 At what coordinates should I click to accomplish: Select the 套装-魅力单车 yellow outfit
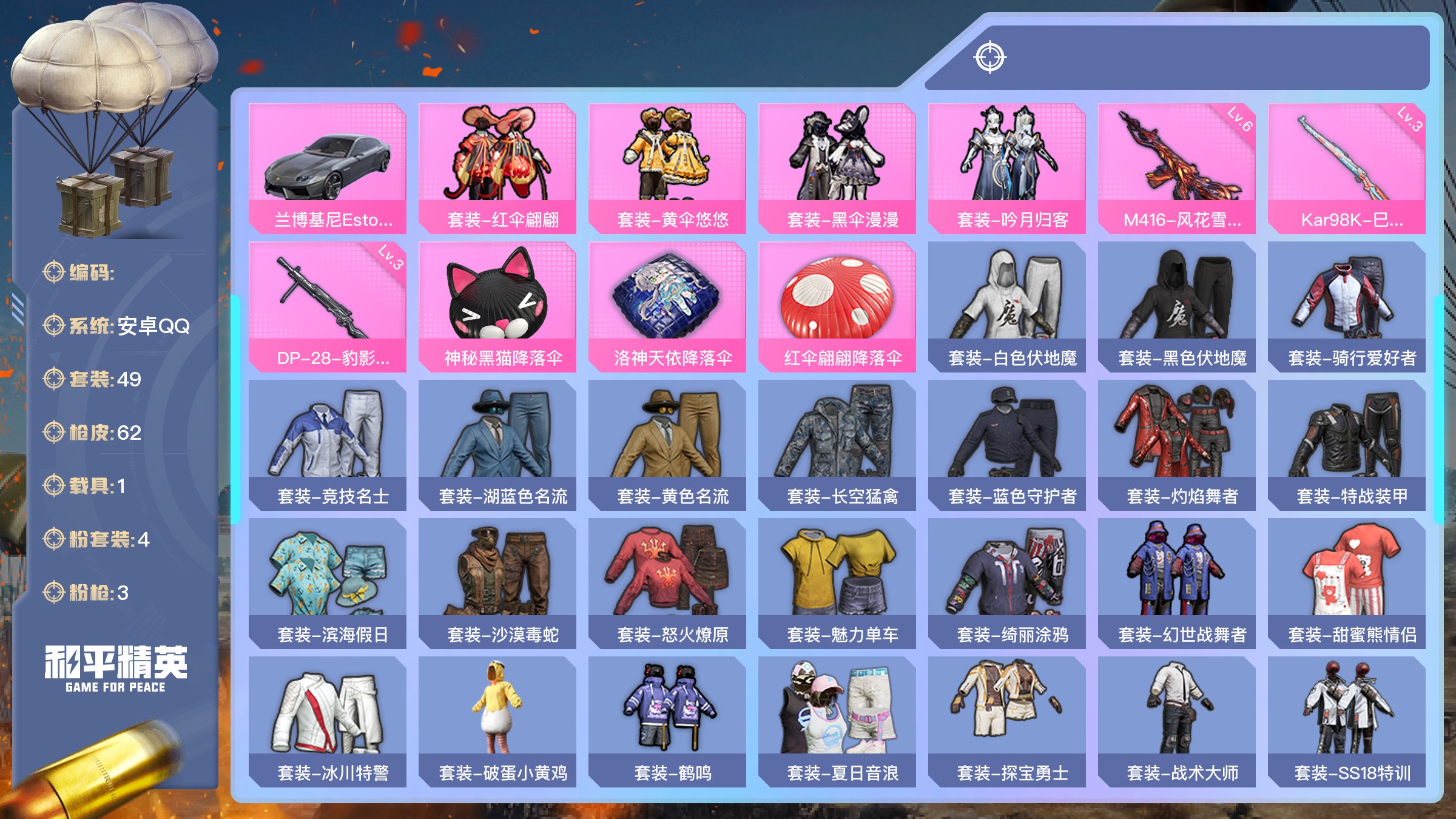(x=837, y=583)
